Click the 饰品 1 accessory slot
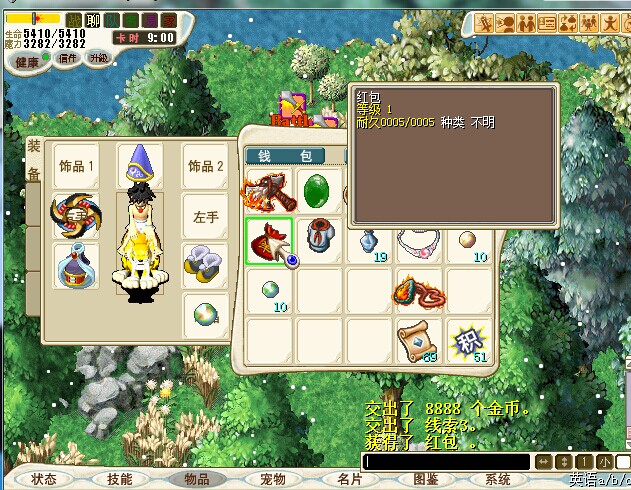Viewport: 631px width, 490px height. 76,166
